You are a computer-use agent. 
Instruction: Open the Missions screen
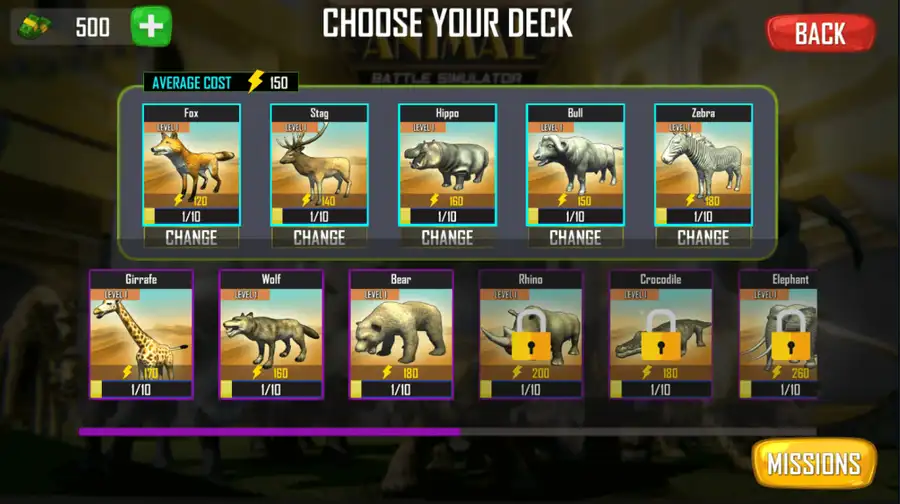814,464
